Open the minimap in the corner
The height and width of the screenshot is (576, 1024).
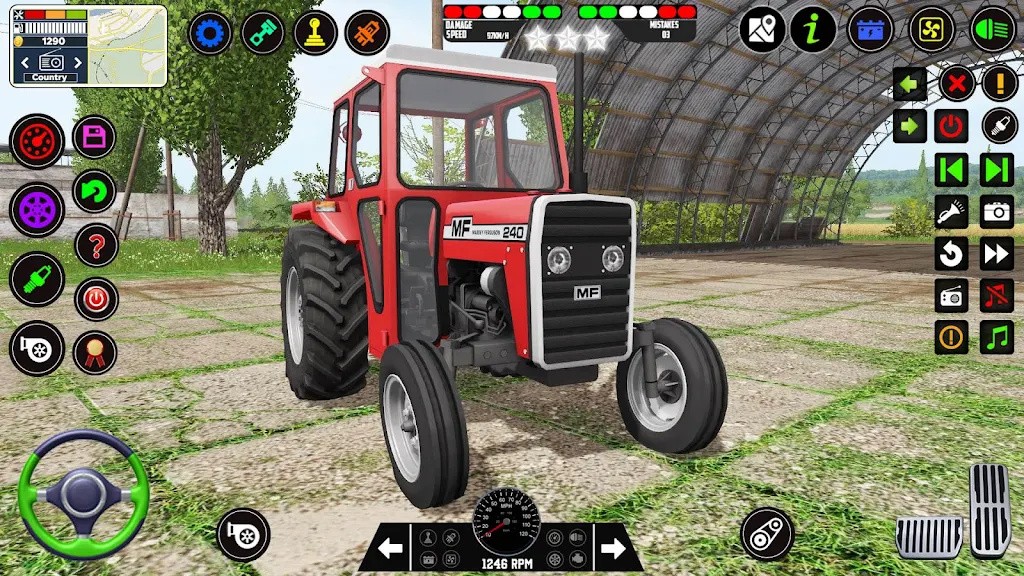coord(88,46)
